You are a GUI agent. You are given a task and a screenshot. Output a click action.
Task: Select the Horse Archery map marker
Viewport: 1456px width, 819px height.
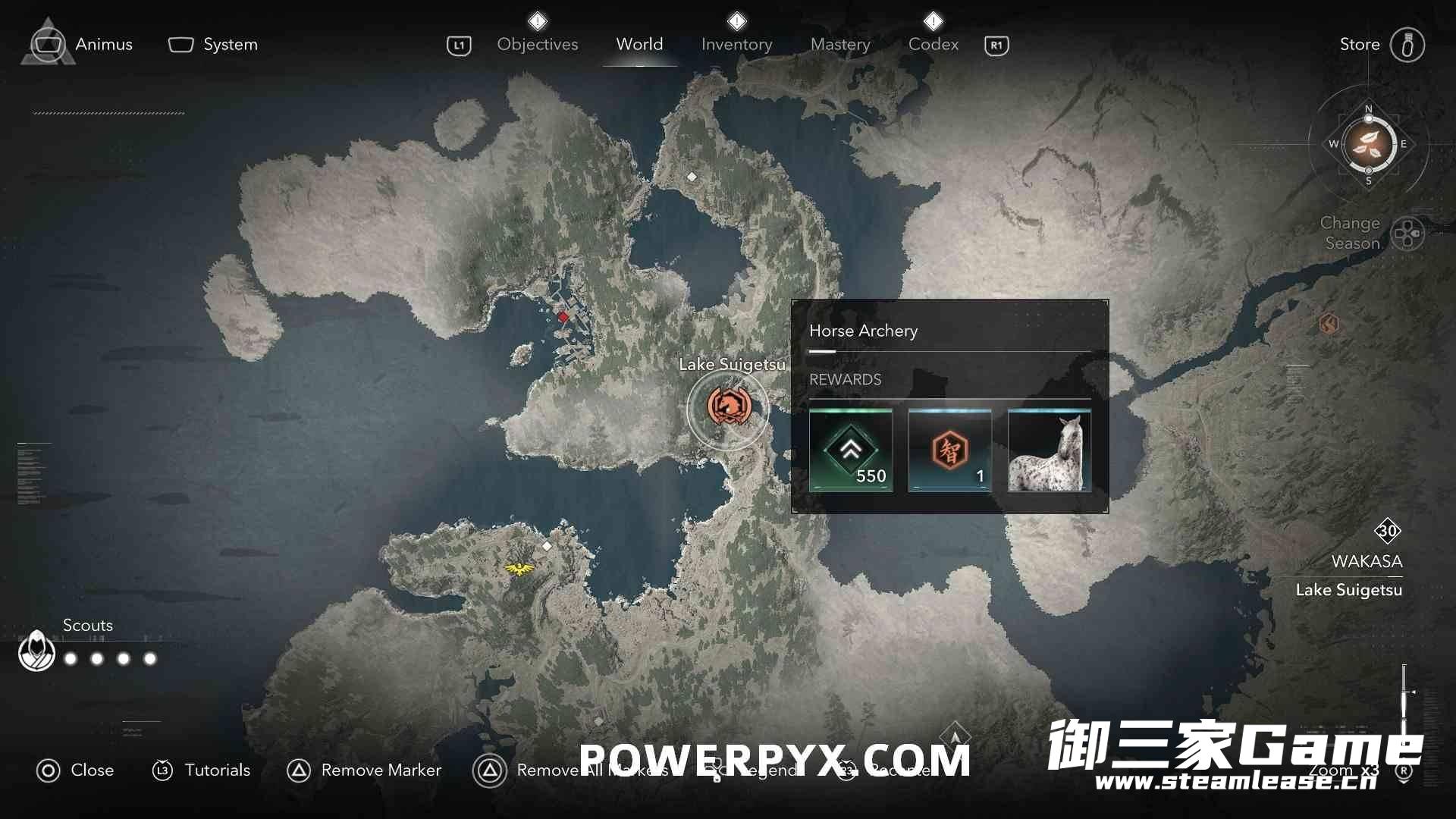tap(728, 407)
